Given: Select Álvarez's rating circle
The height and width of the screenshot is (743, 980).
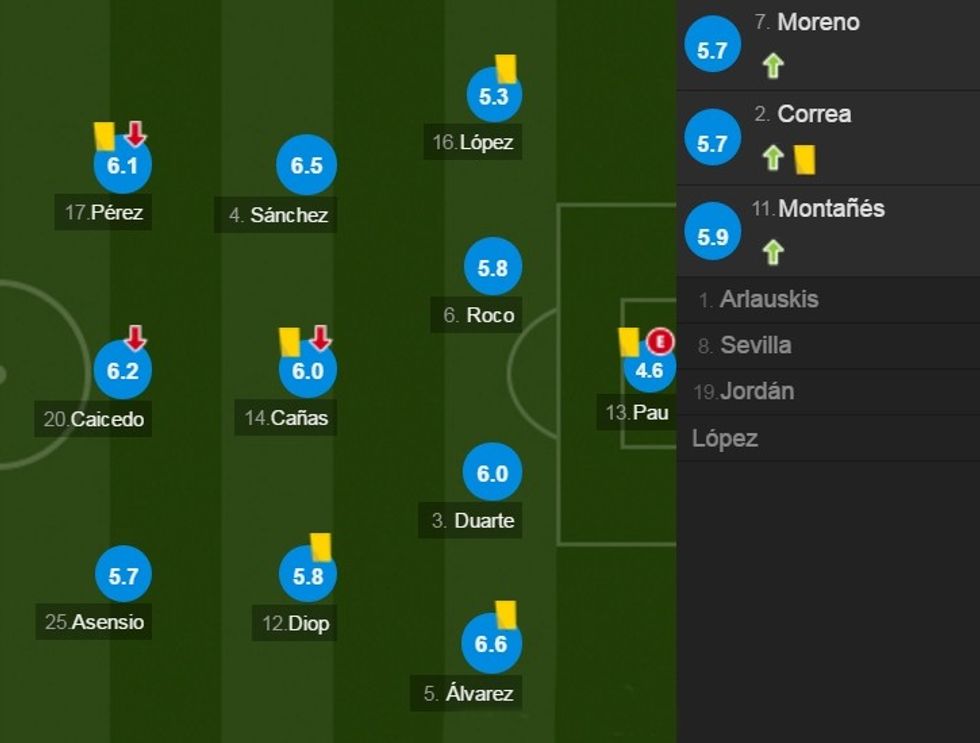Looking at the screenshot, I should pos(491,644).
